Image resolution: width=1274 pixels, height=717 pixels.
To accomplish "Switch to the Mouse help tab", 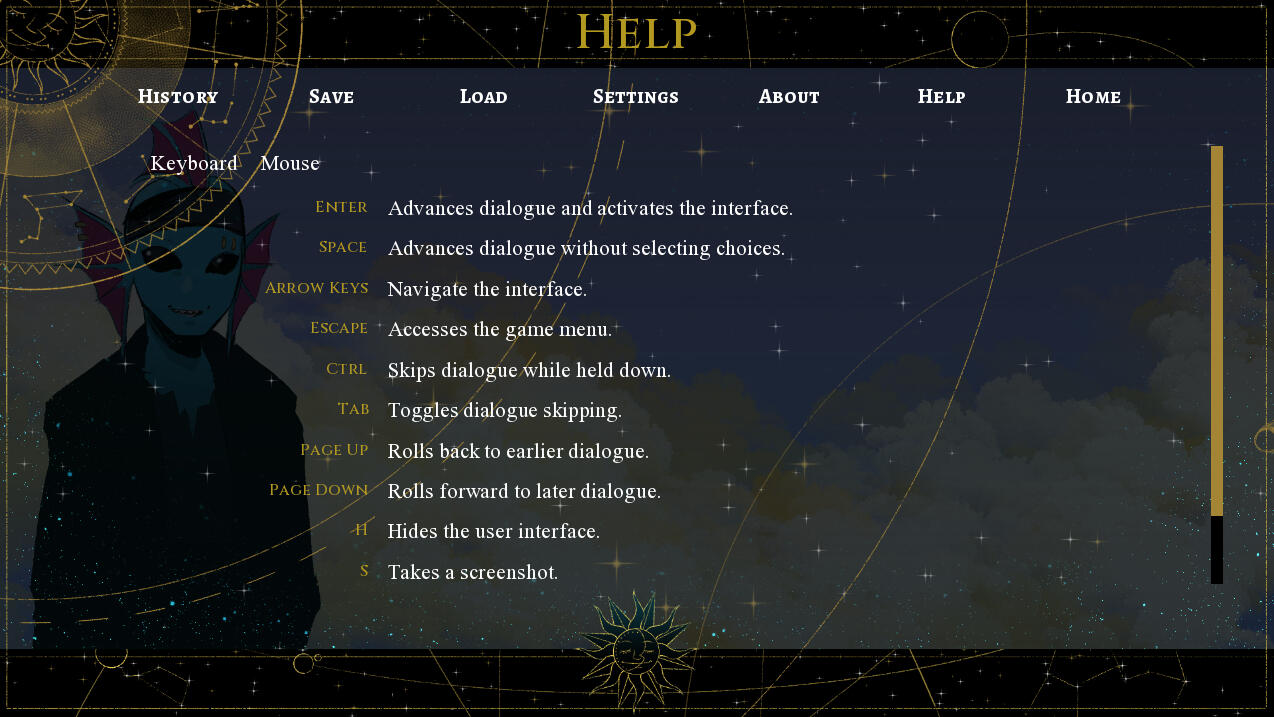I will click(290, 164).
